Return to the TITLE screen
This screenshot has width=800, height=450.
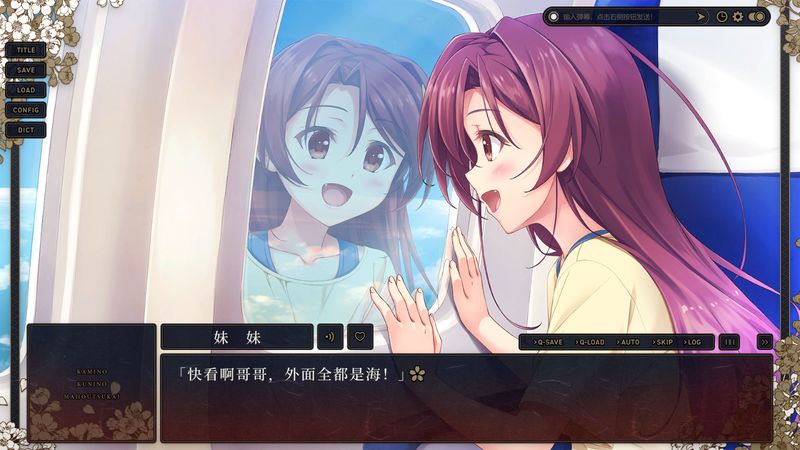(26, 49)
